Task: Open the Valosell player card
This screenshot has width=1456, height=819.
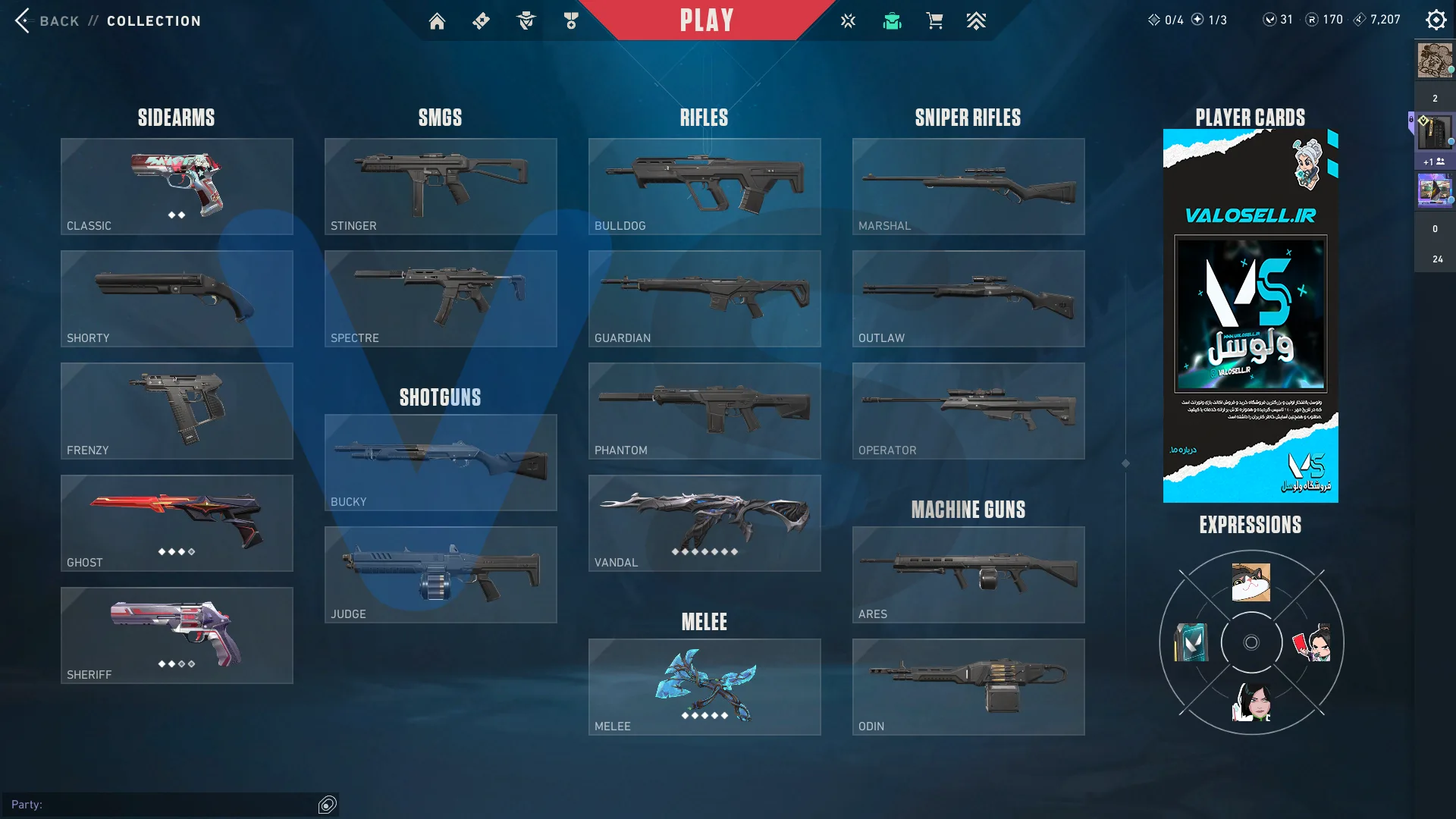Action: coord(1250,315)
